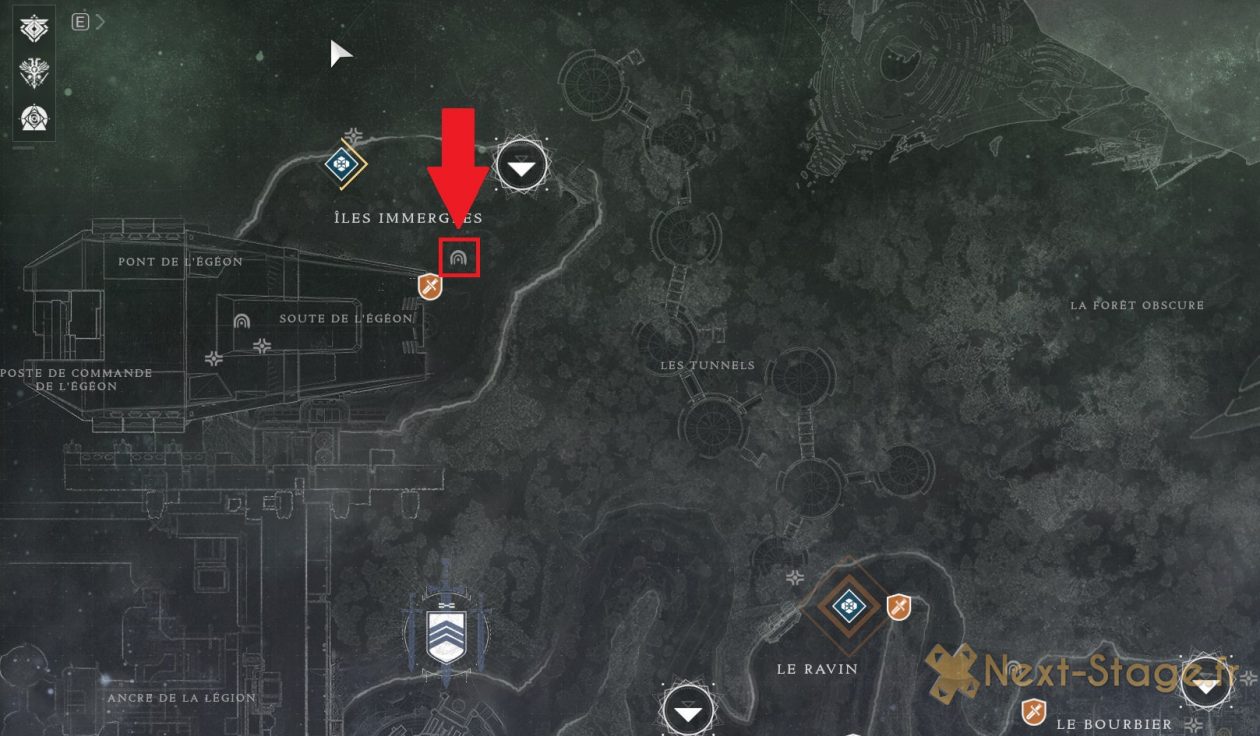This screenshot has height=736, width=1260.
Task: Start the adventure near Le Bourbier
Action: [x=1033, y=712]
